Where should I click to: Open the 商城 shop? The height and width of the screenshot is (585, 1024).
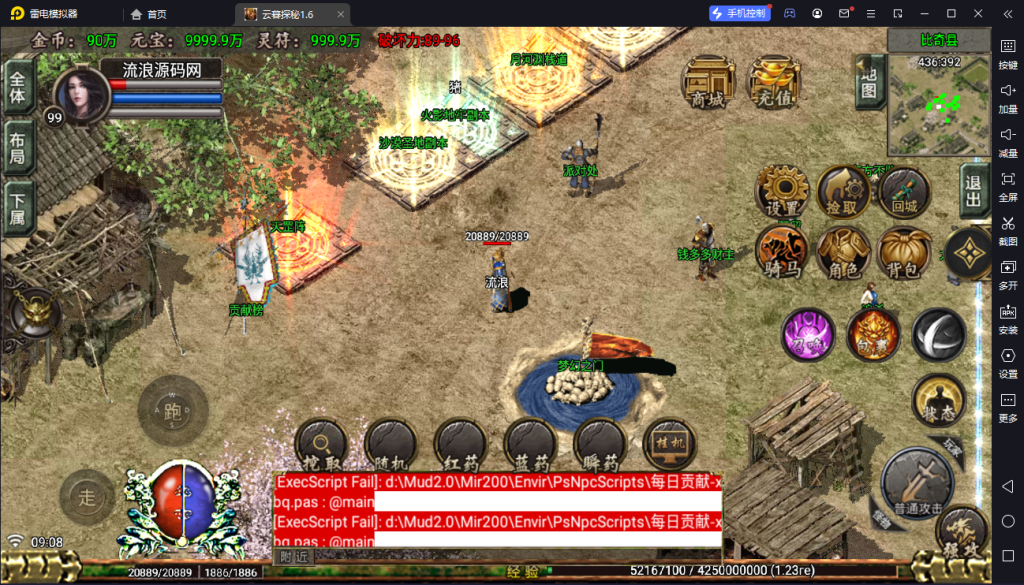coord(708,83)
